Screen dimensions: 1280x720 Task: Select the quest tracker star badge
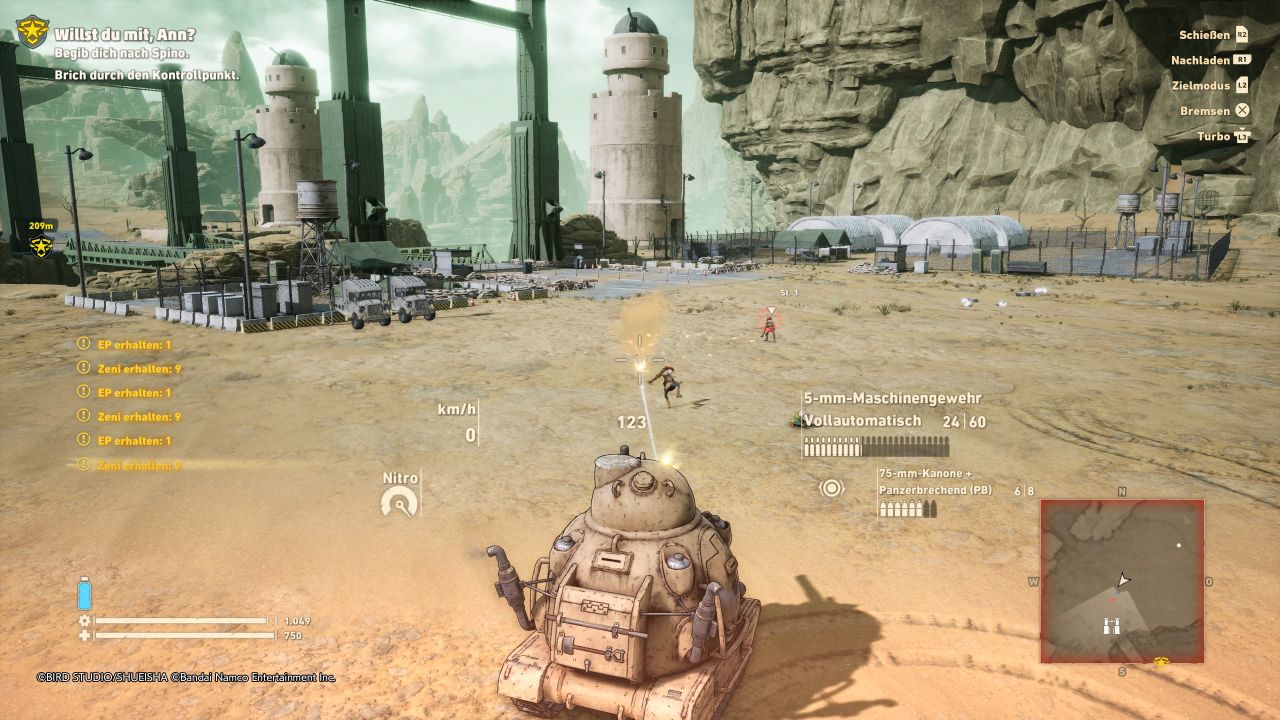click(x=32, y=32)
